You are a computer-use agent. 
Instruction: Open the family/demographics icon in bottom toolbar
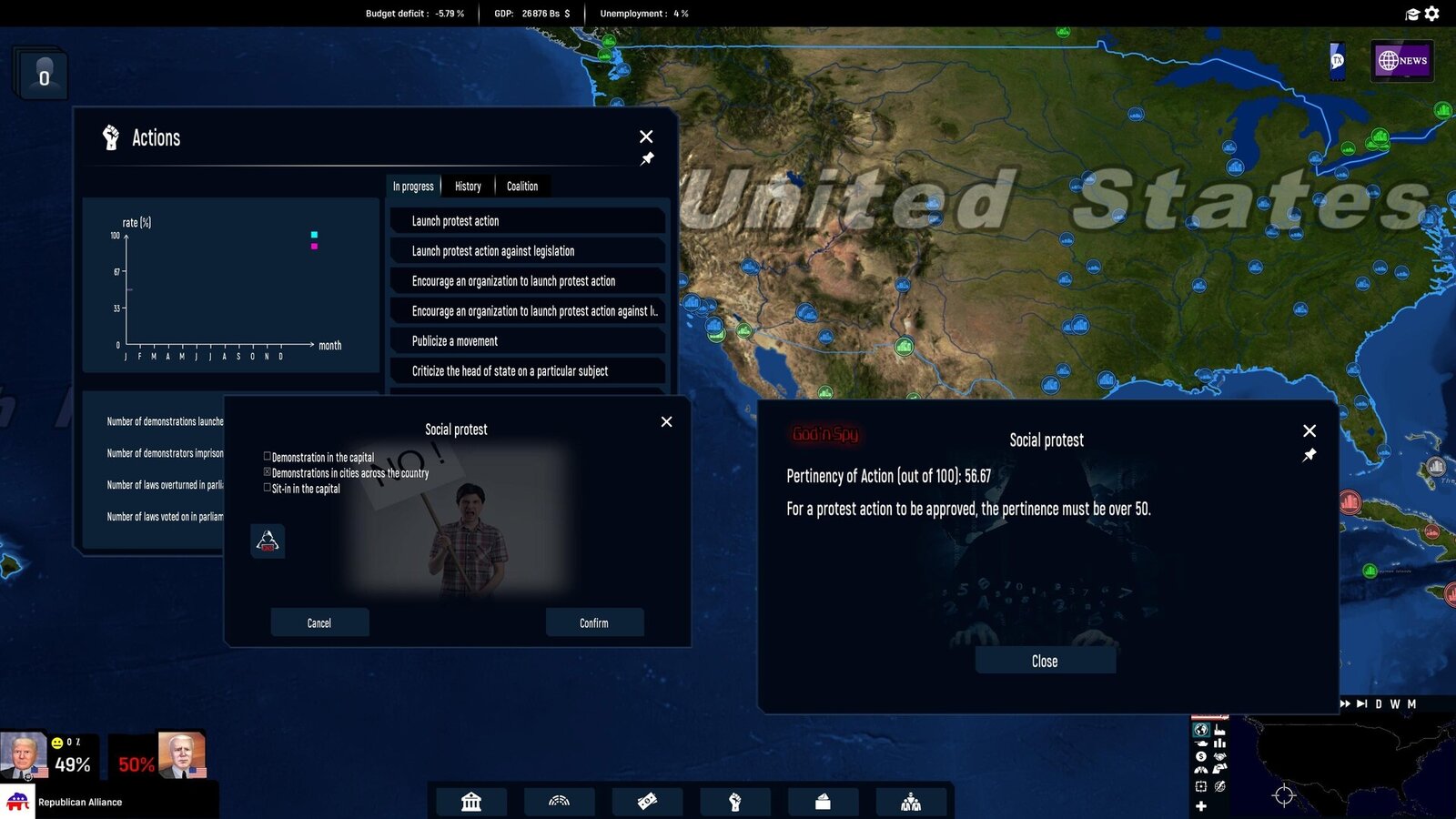click(x=911, y=803)
